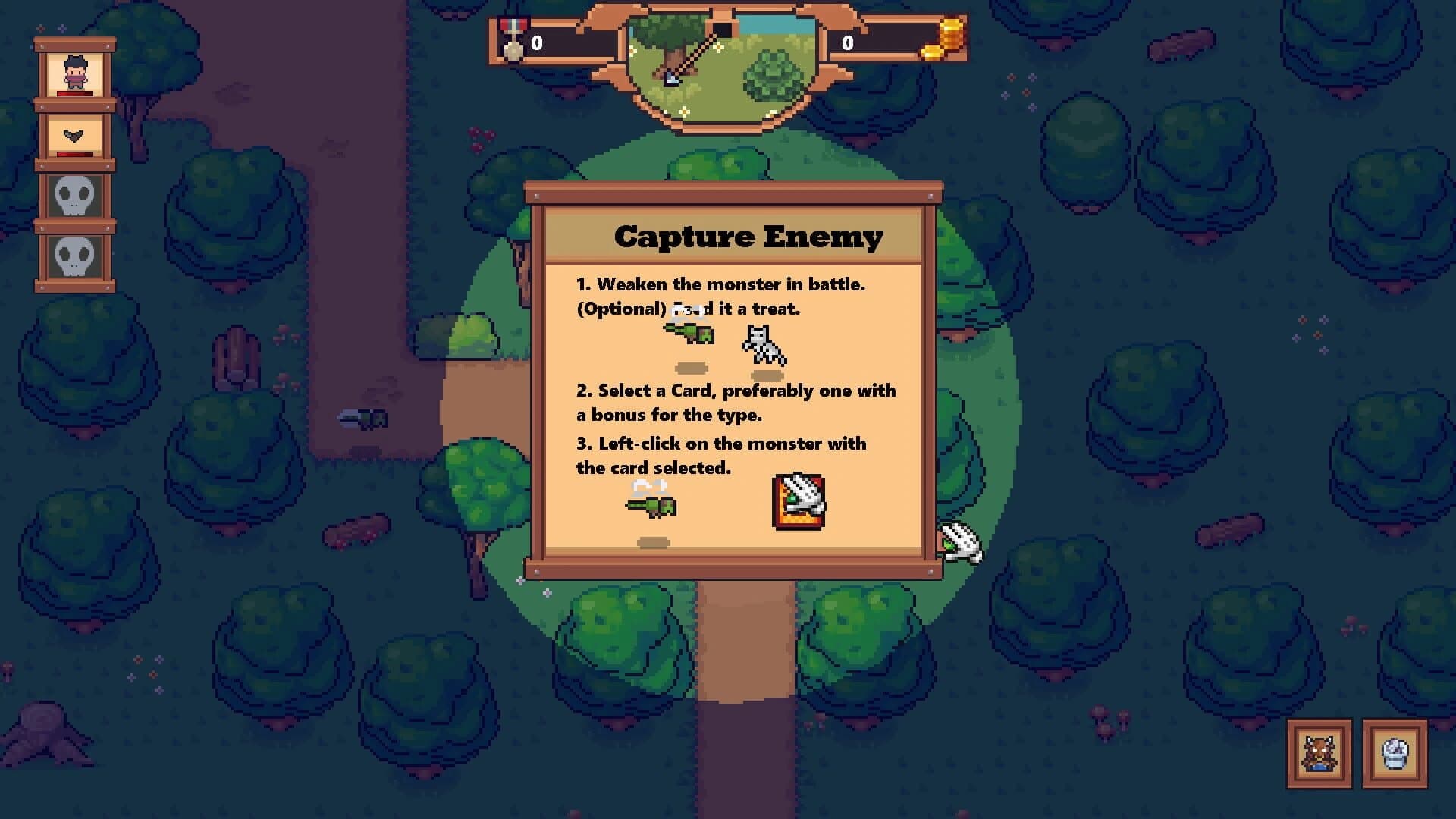Image resolution: width=1456 pixels, height=819 pixels.
Task: Select the first empty skull card slot
Action: pyautogui.click(x=73, y=197)
